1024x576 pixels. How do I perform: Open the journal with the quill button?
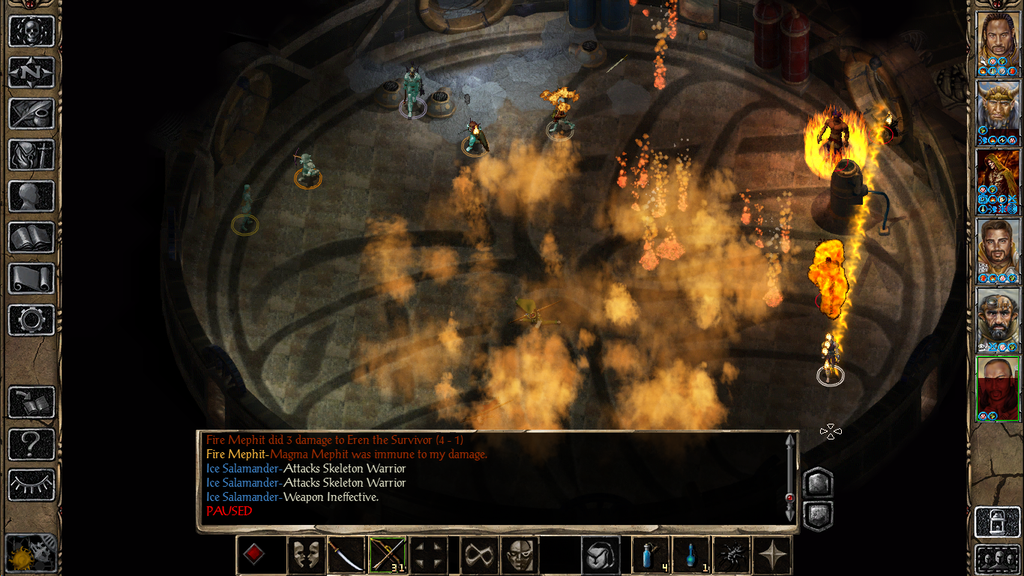tap(31, 113)
